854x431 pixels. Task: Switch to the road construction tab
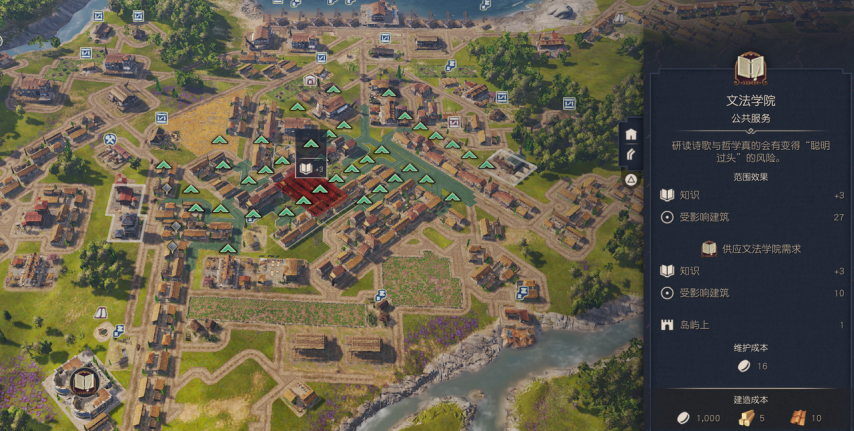[631, 156]
